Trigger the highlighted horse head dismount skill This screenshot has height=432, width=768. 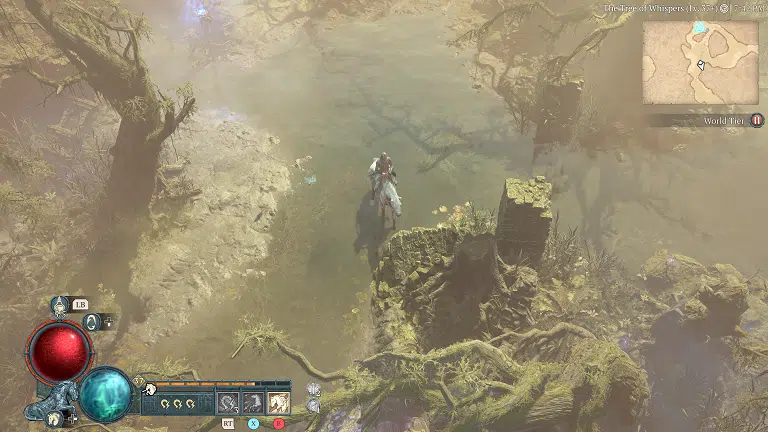click(x=279, y=403)
